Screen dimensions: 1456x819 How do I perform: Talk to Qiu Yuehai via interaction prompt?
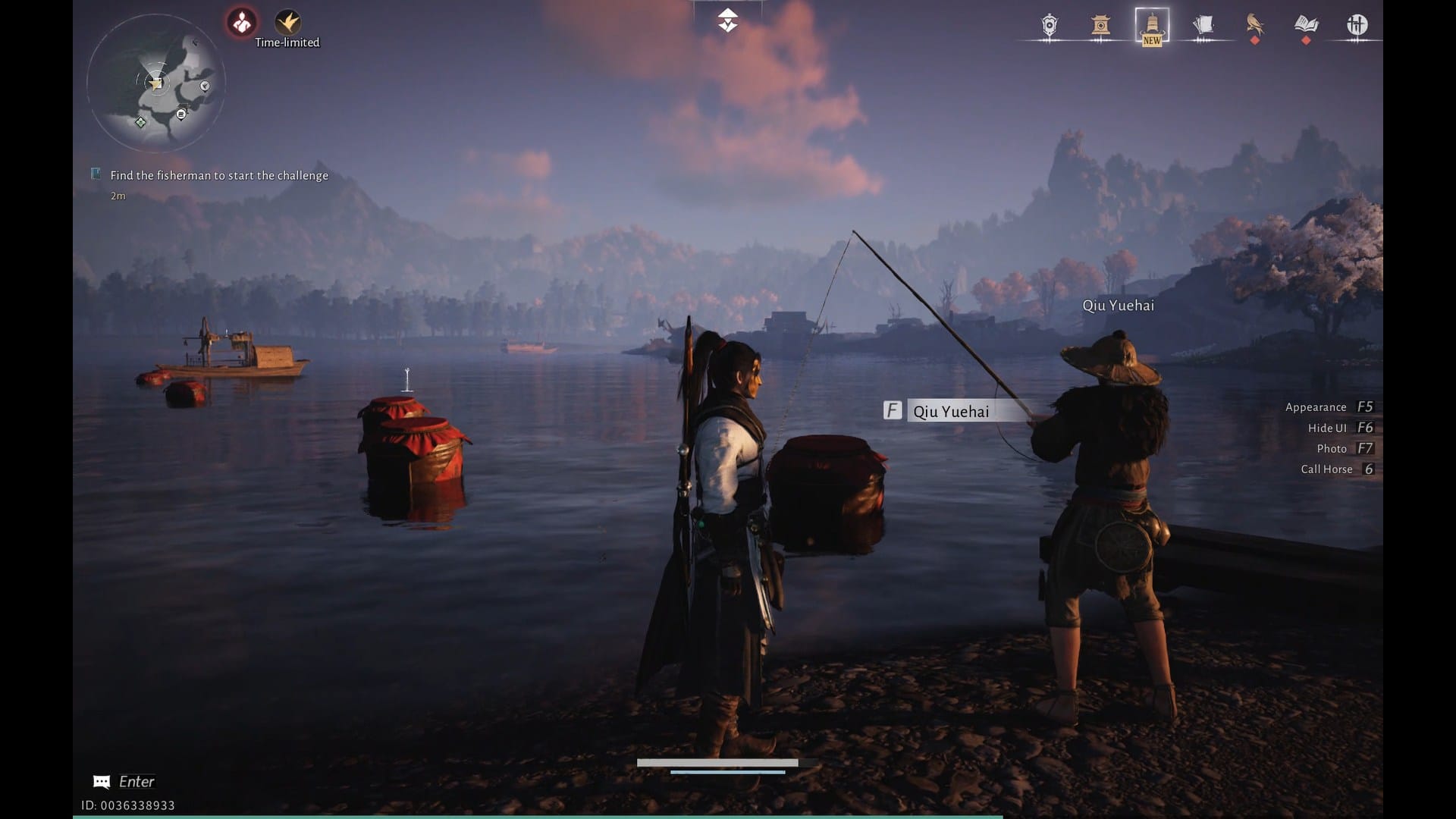click(x=949, y=411)
